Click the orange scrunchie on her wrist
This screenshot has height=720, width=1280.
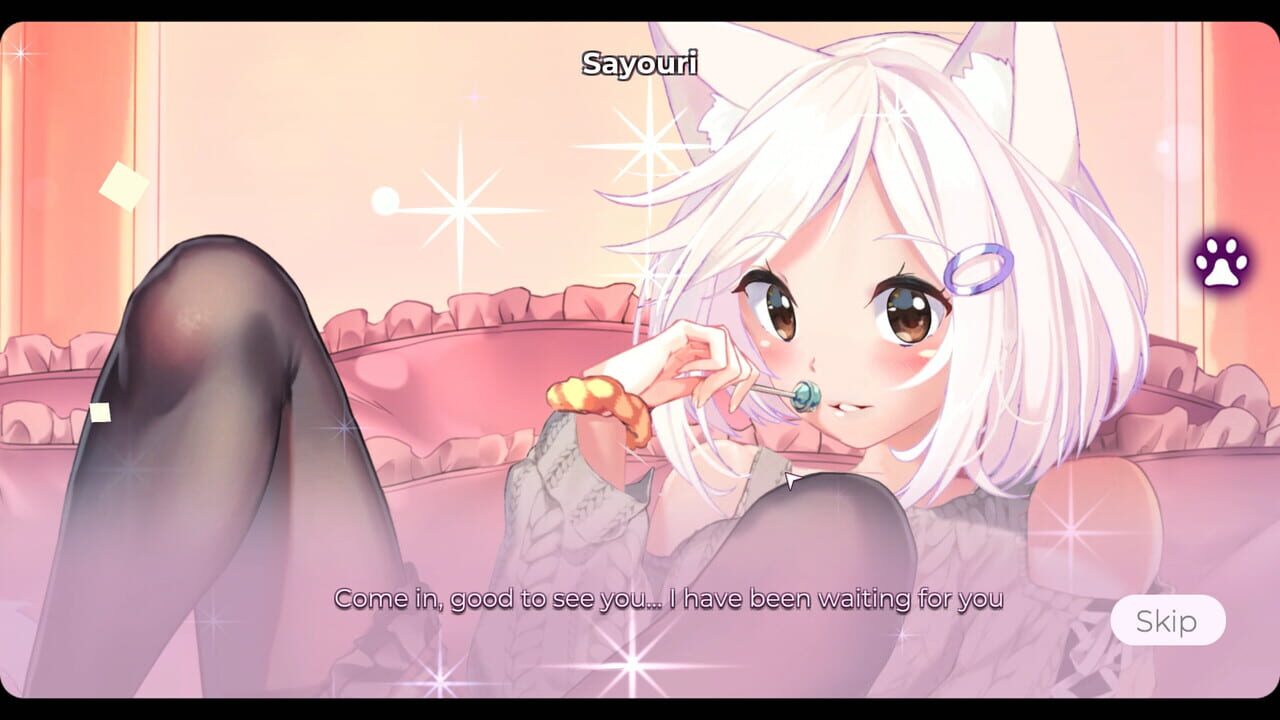(x=595, y=399)
